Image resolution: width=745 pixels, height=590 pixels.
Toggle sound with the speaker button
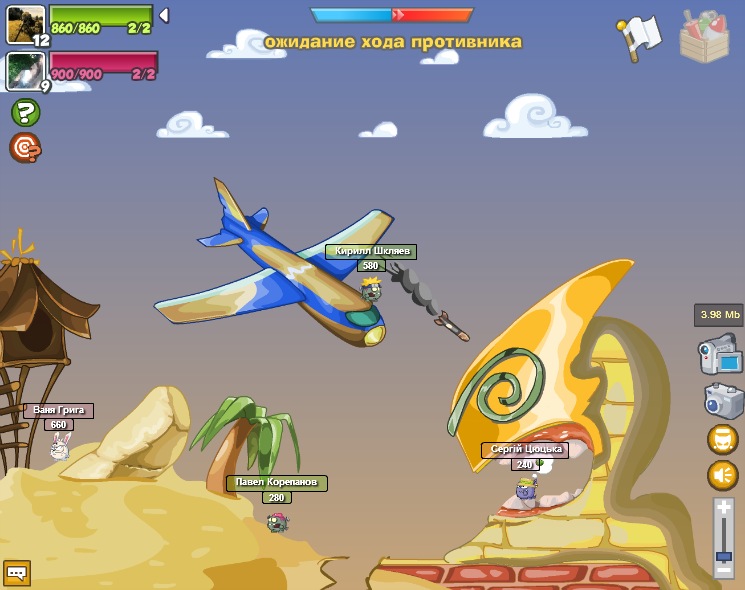pos(722,475)
